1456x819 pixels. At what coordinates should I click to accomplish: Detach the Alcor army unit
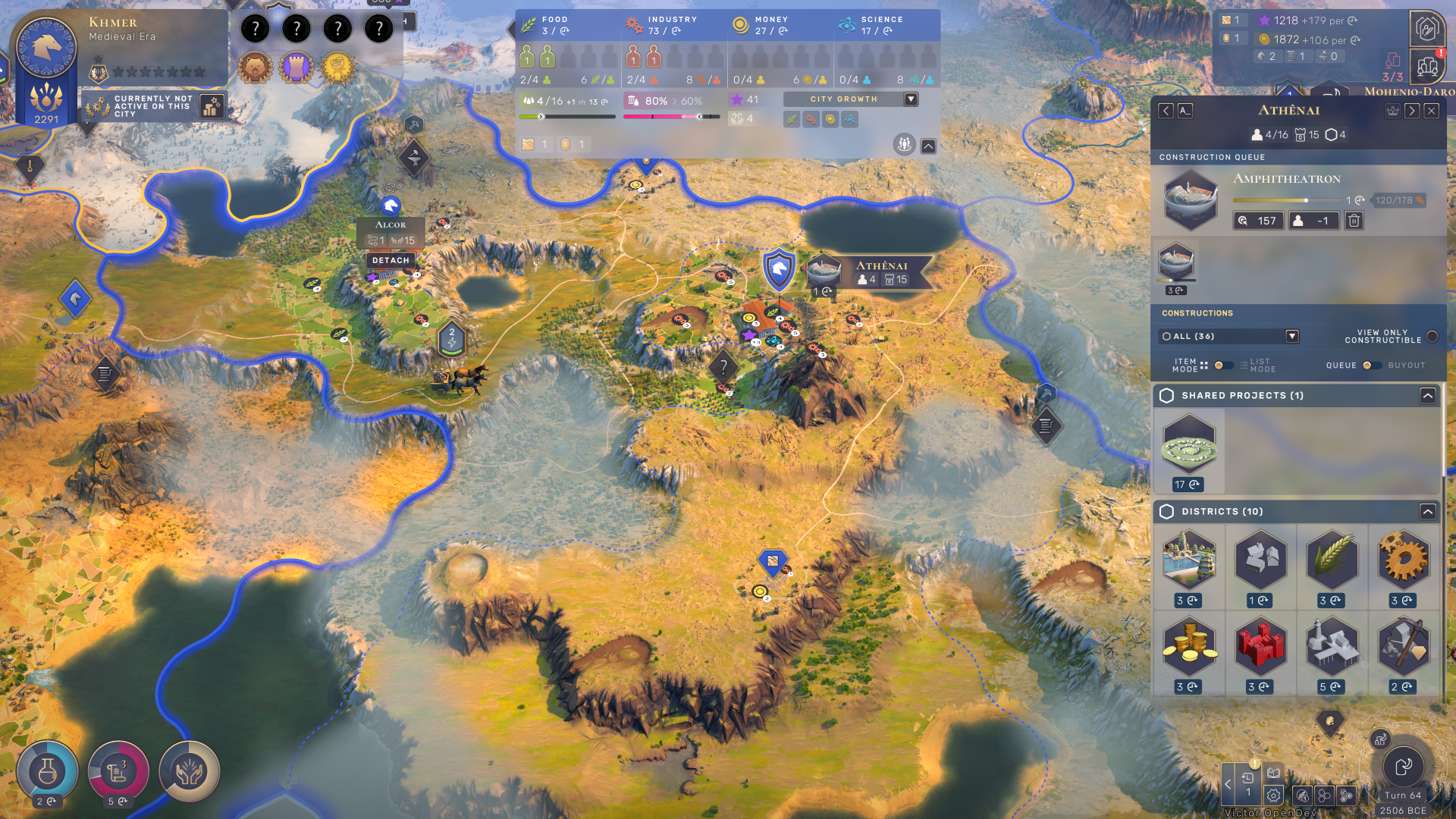[391, 260]
